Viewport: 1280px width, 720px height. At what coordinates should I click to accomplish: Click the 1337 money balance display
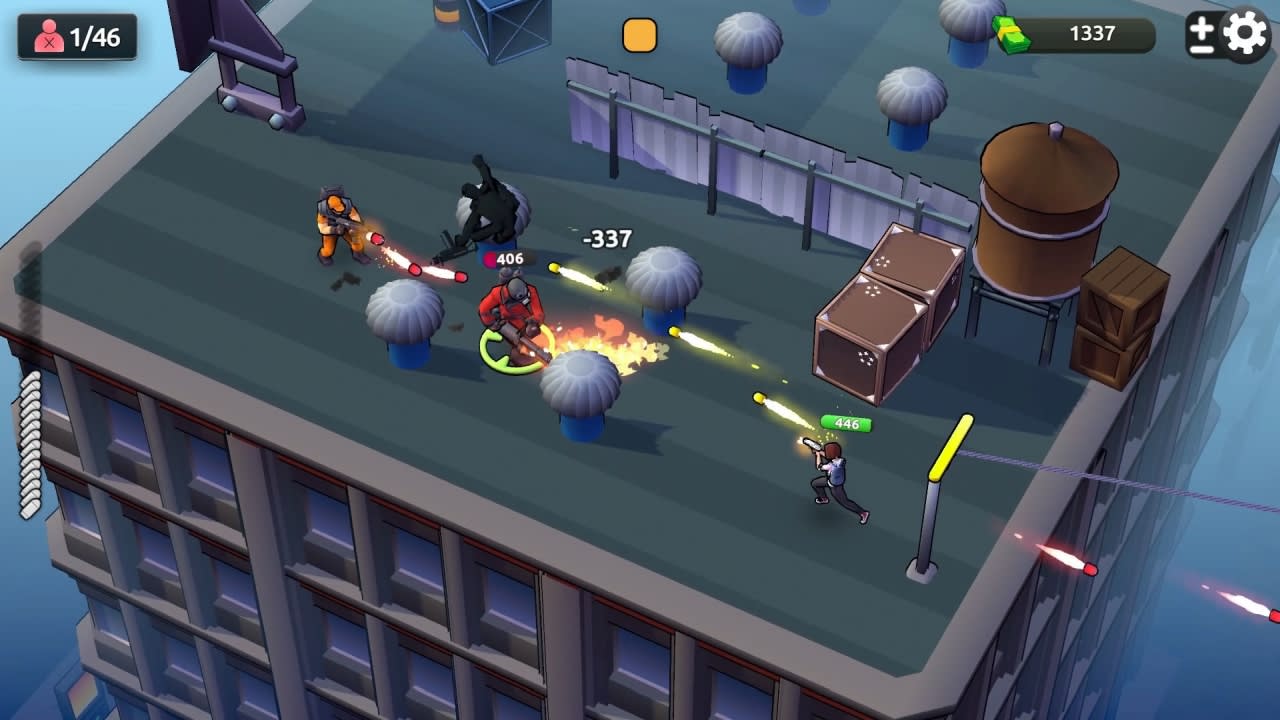1093,33
